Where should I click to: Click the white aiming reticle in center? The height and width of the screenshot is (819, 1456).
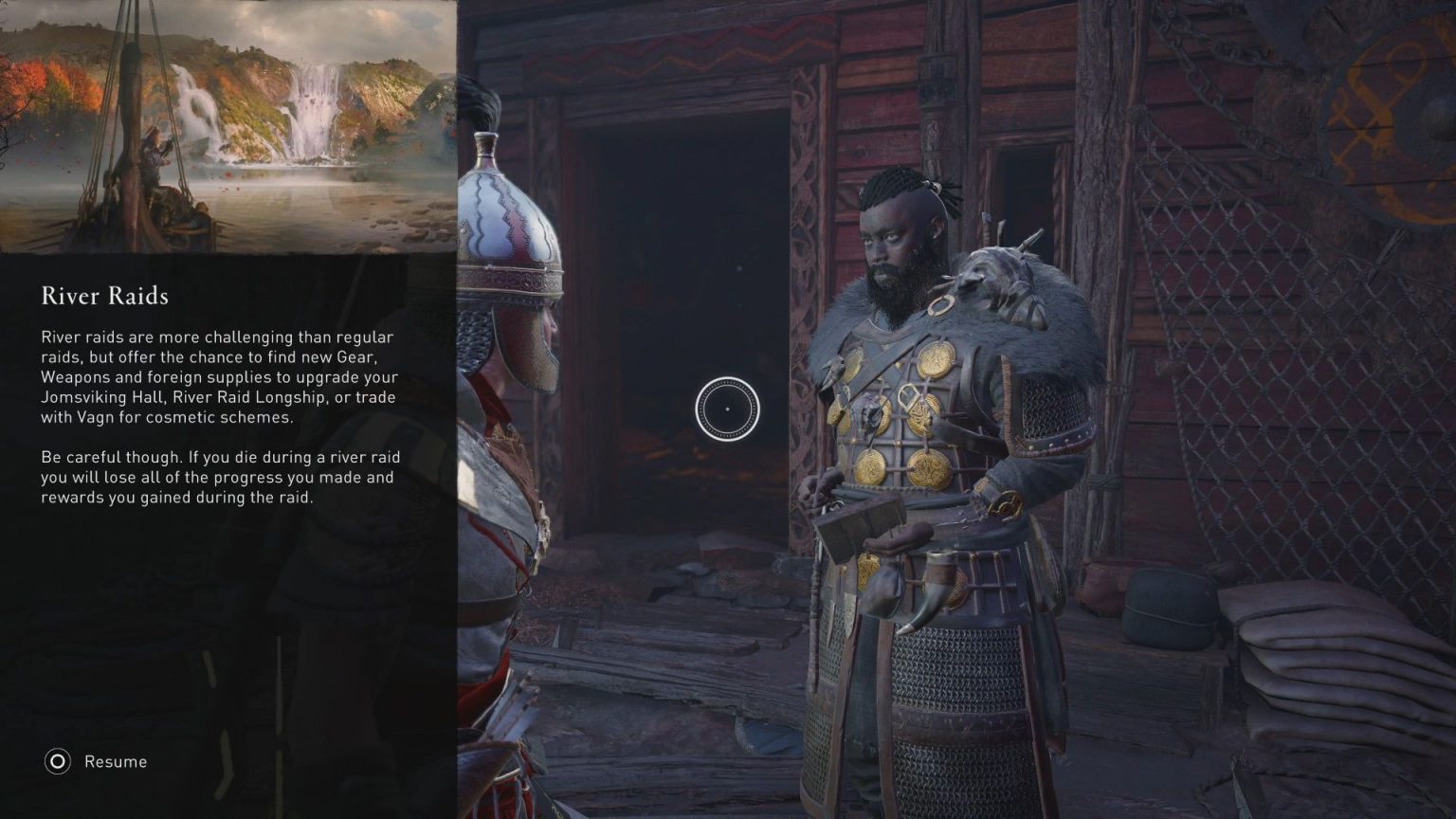[x=728, y=409]
